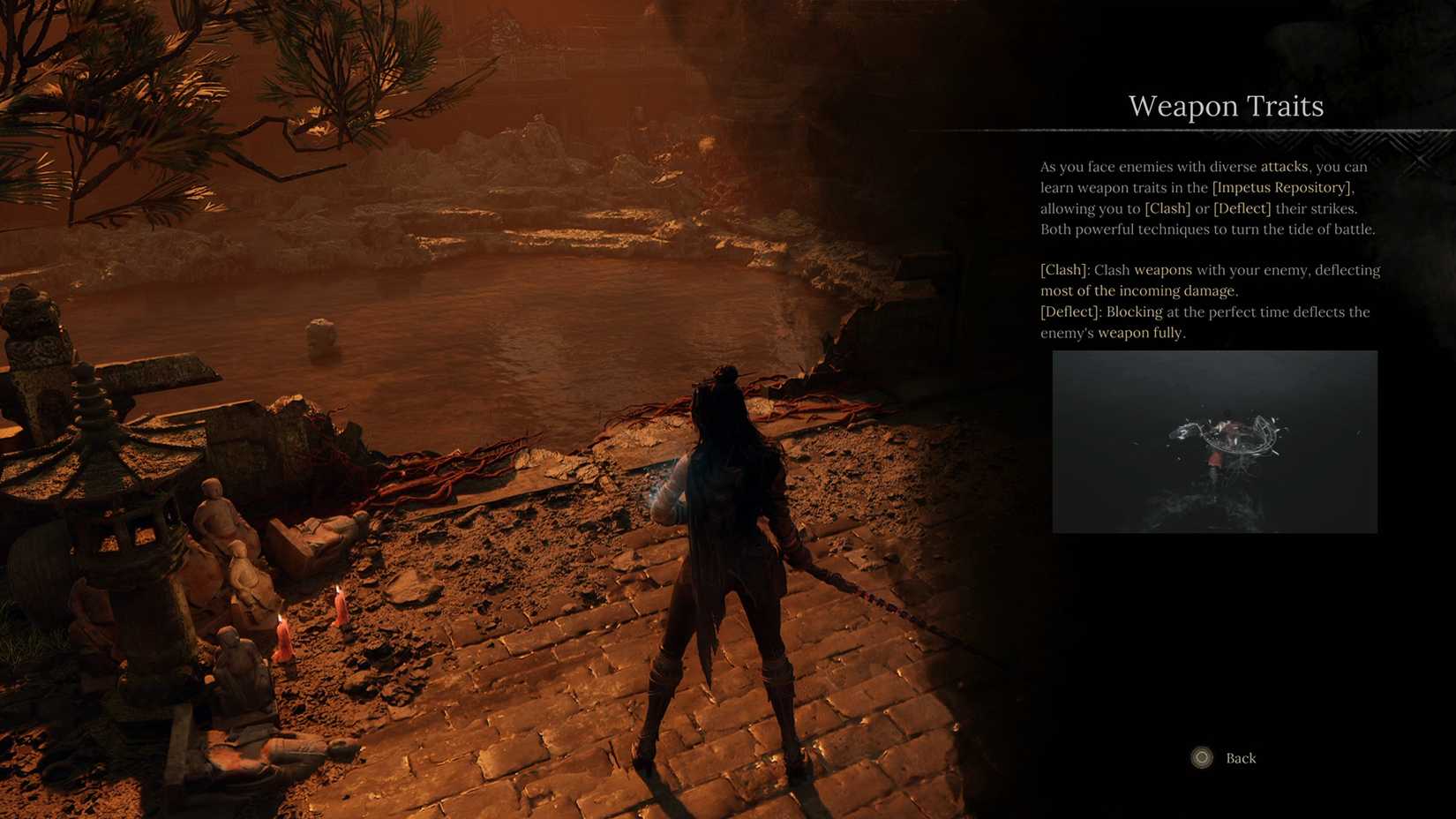Viewport: 1456px width, 819px height.
Task: Click the Weapon Traits heading to collapse the panel
Action: (x=1225, y=106)
